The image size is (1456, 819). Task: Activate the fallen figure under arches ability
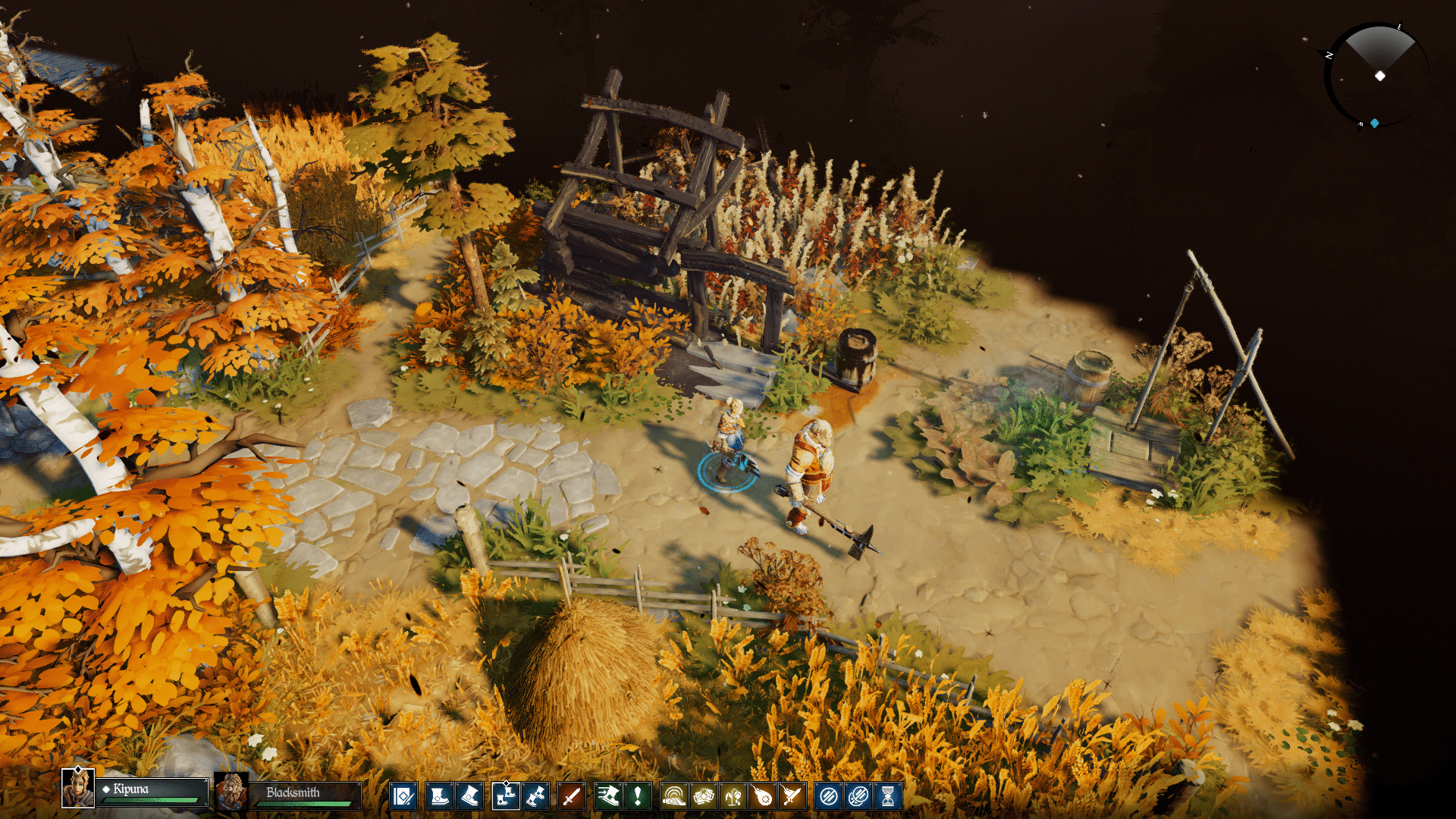(x=673, y=796)
